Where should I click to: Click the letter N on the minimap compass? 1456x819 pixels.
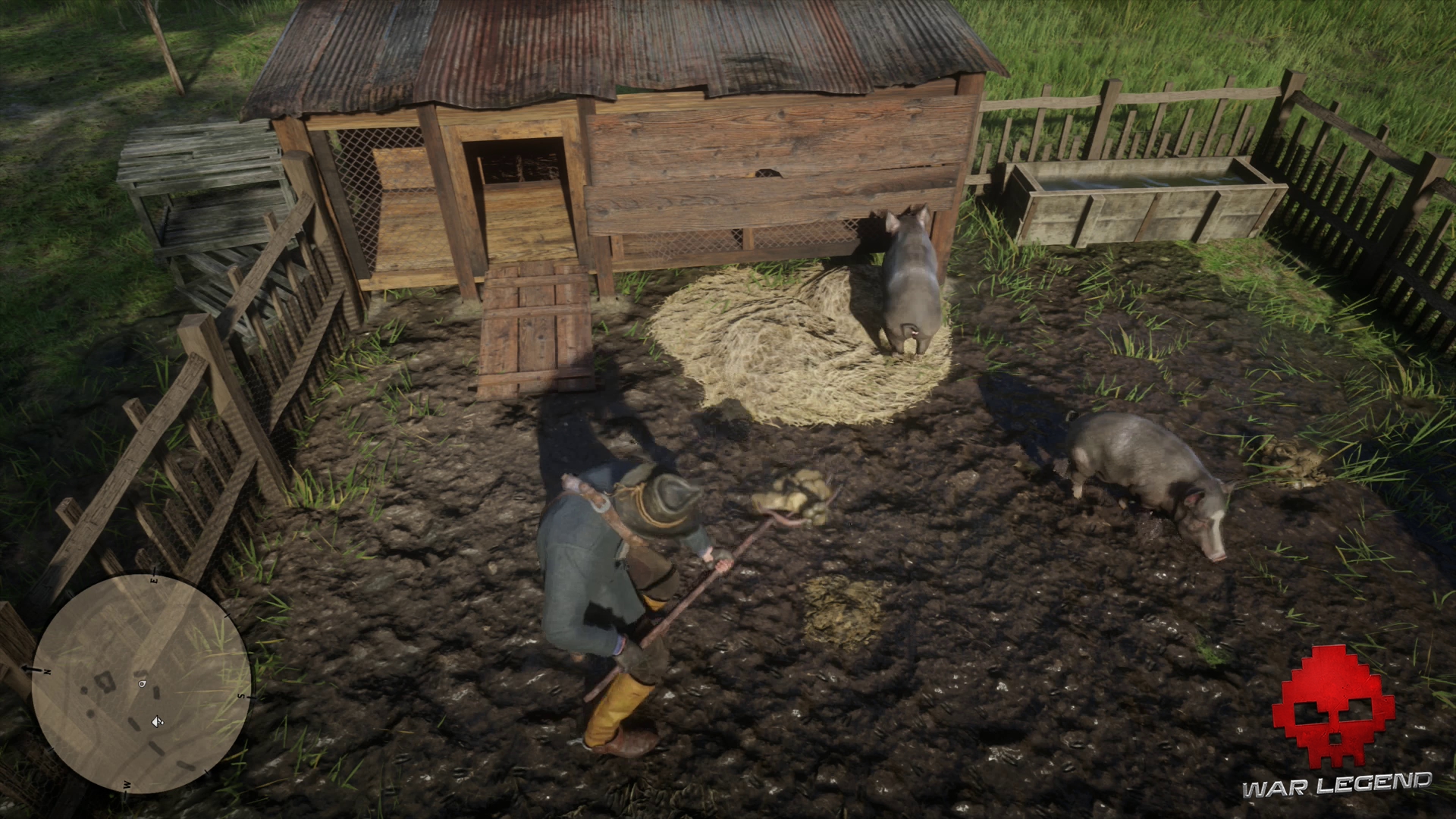[x=46, y=672]
